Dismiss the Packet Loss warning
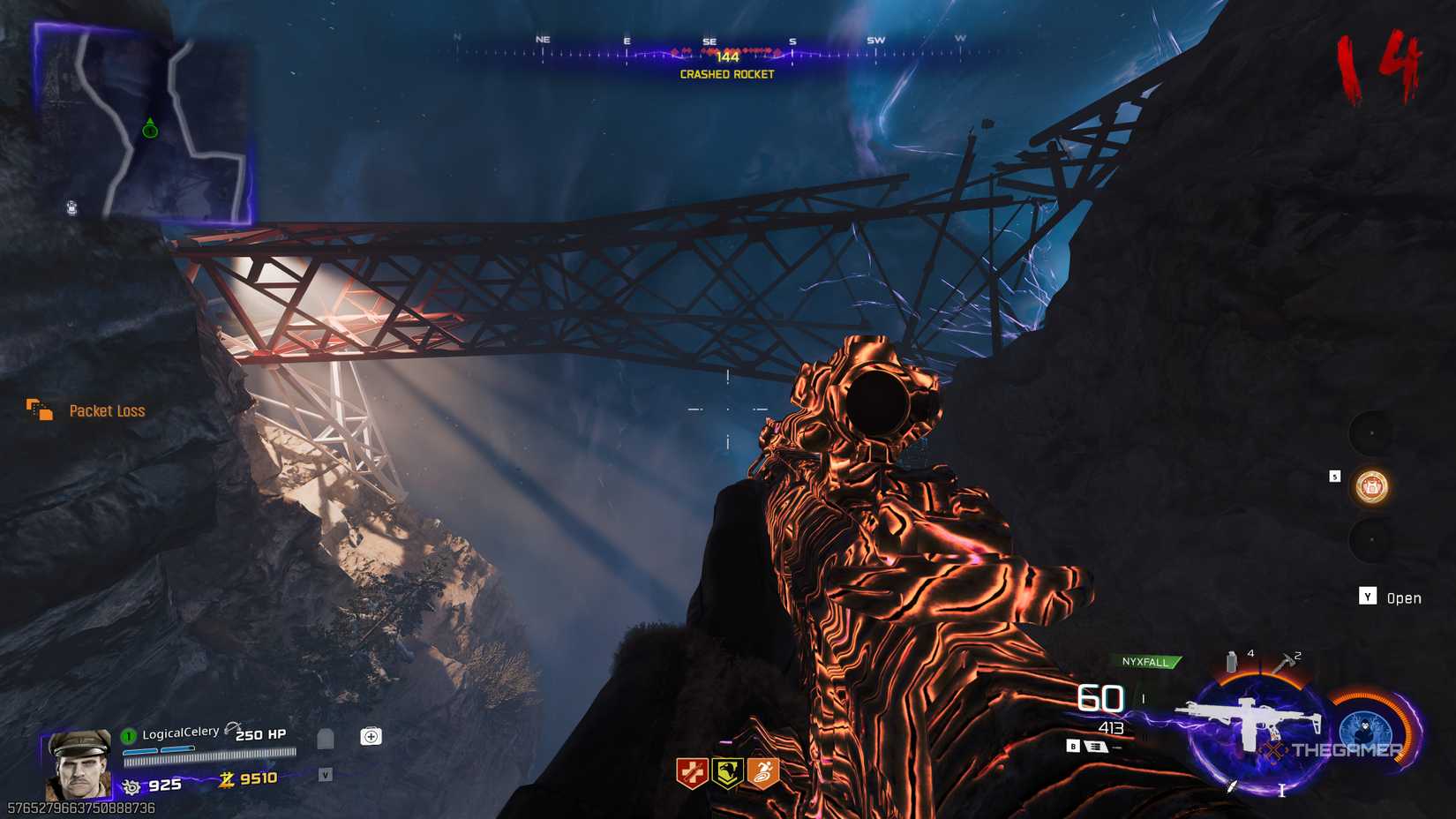Viewport: 1456px width, 819px height. 106,410
